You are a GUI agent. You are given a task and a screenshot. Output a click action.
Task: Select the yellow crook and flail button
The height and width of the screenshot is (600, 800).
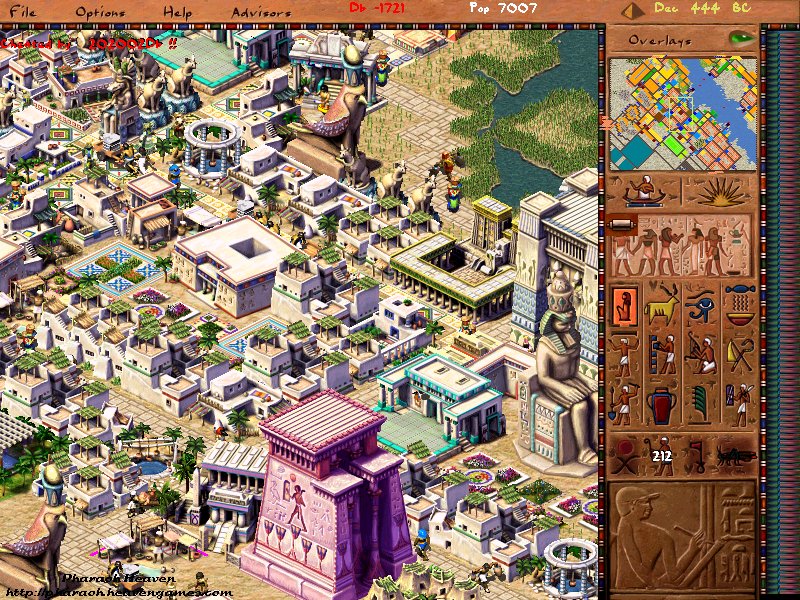point(740,355)
